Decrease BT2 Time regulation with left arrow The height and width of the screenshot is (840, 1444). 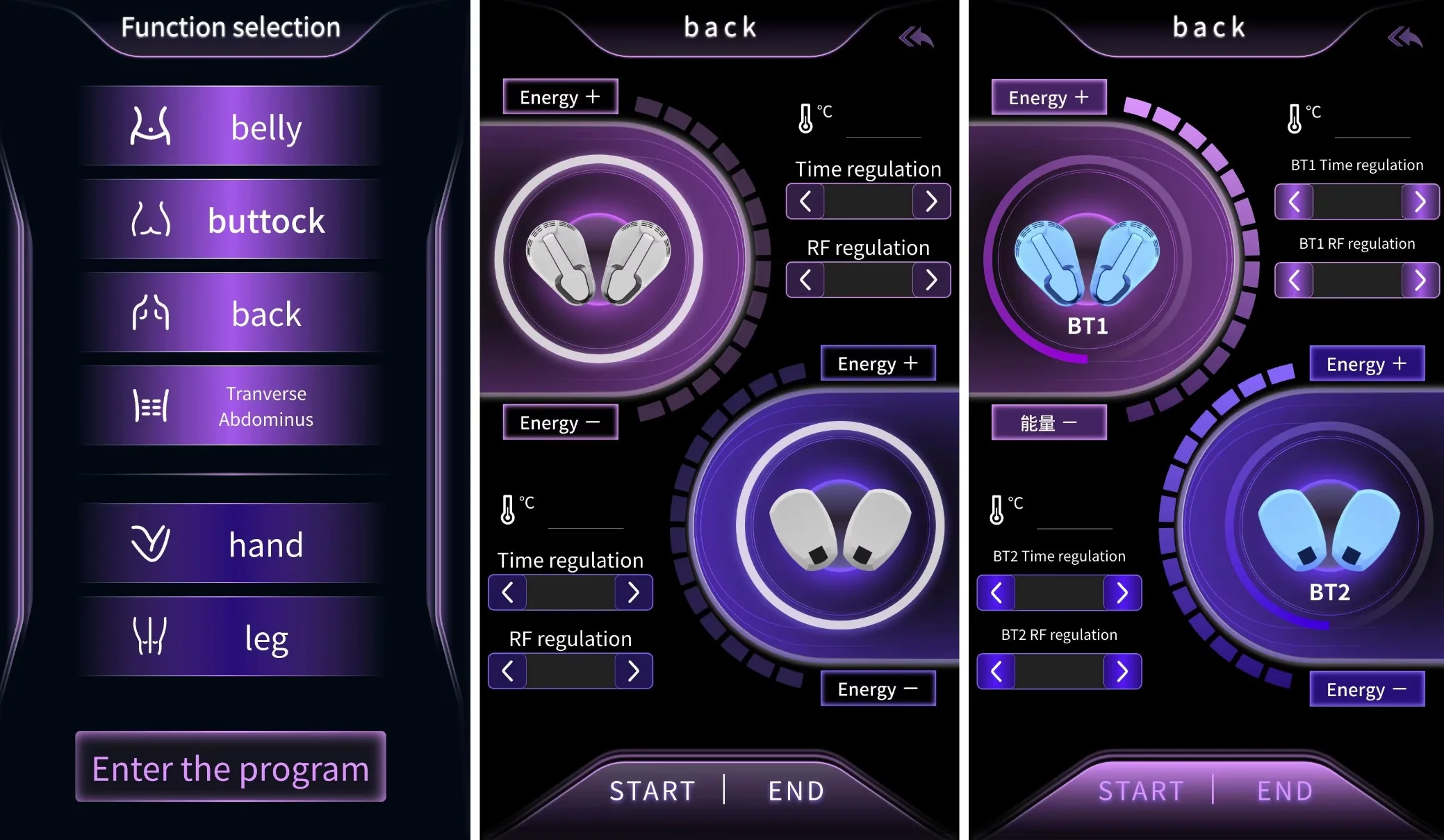pos(996,593)
